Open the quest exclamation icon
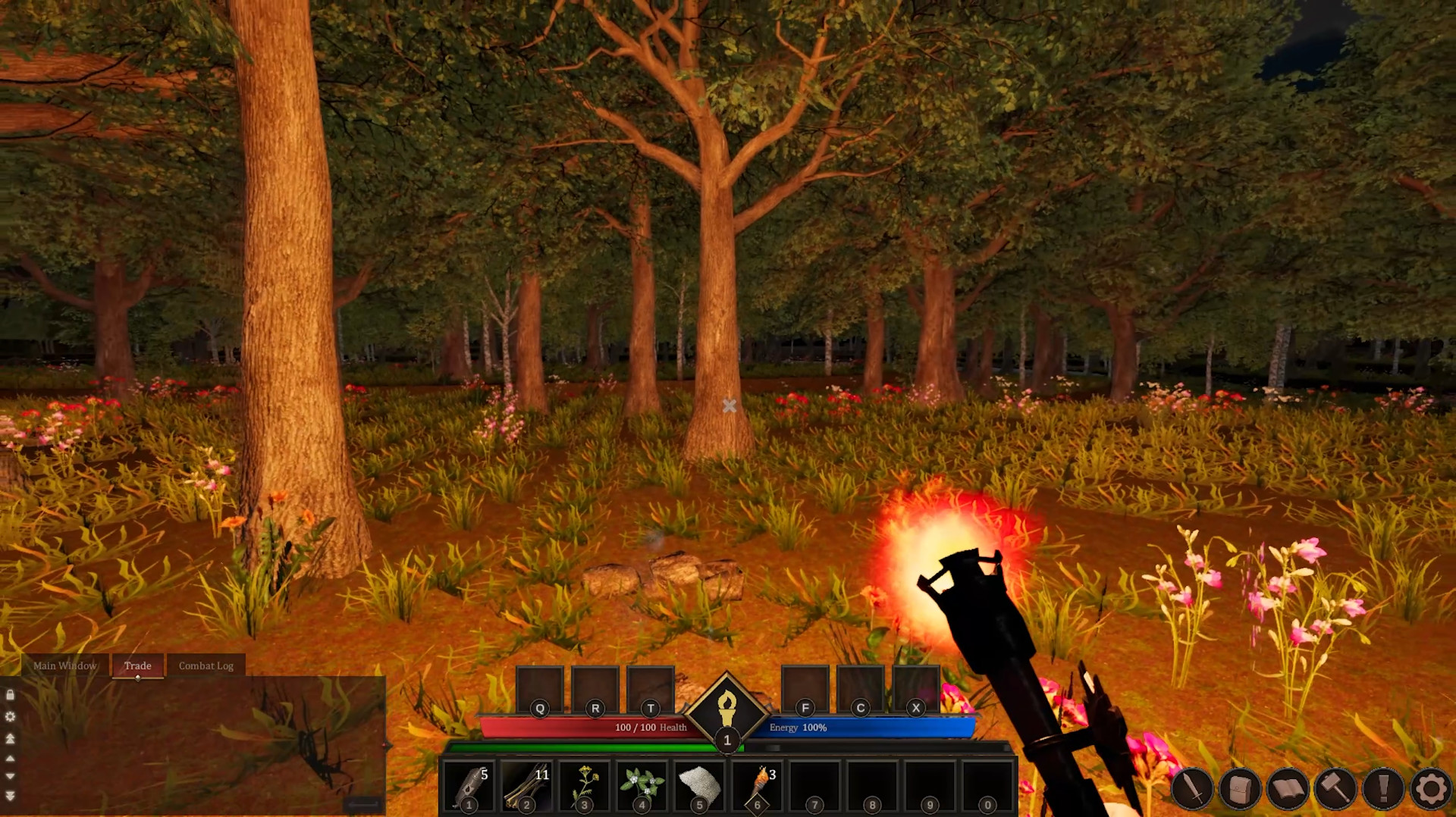This screenshot has width=1456, height=817. pos(1382,788)
